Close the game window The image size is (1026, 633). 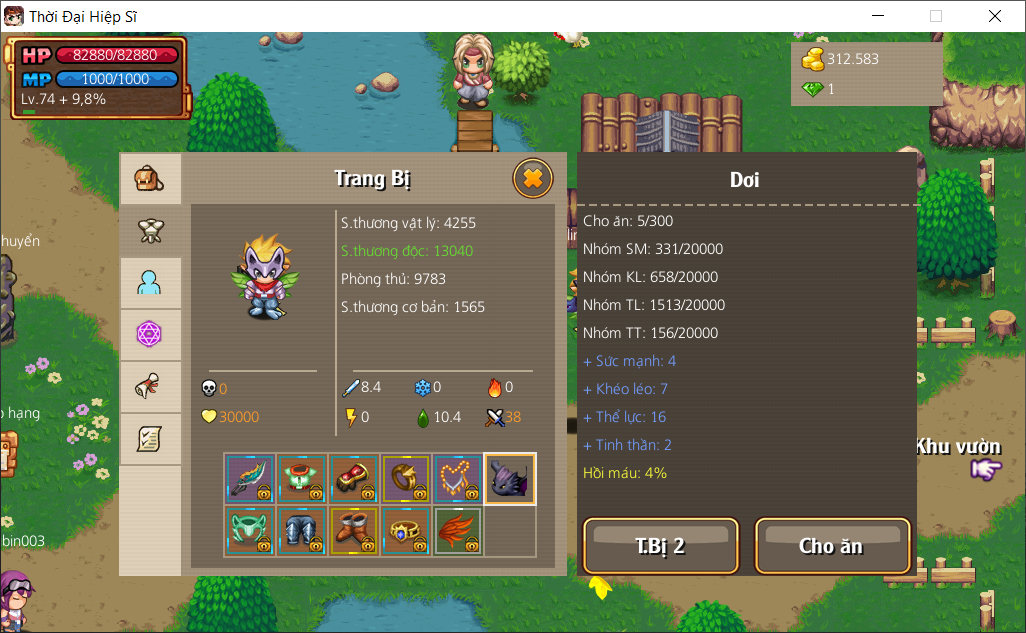point(994,16)
